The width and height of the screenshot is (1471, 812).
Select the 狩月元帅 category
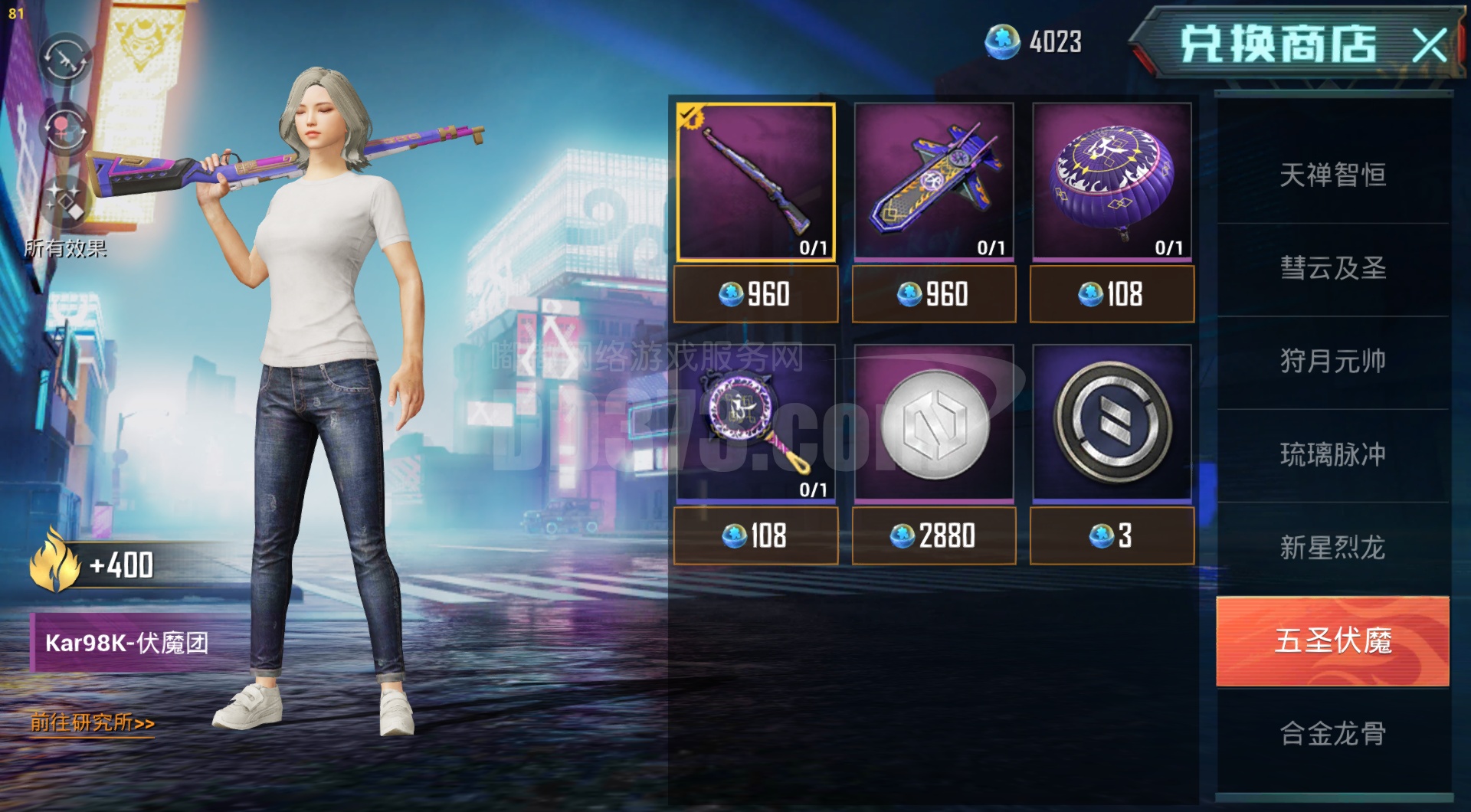click(x=1332, y=361)
